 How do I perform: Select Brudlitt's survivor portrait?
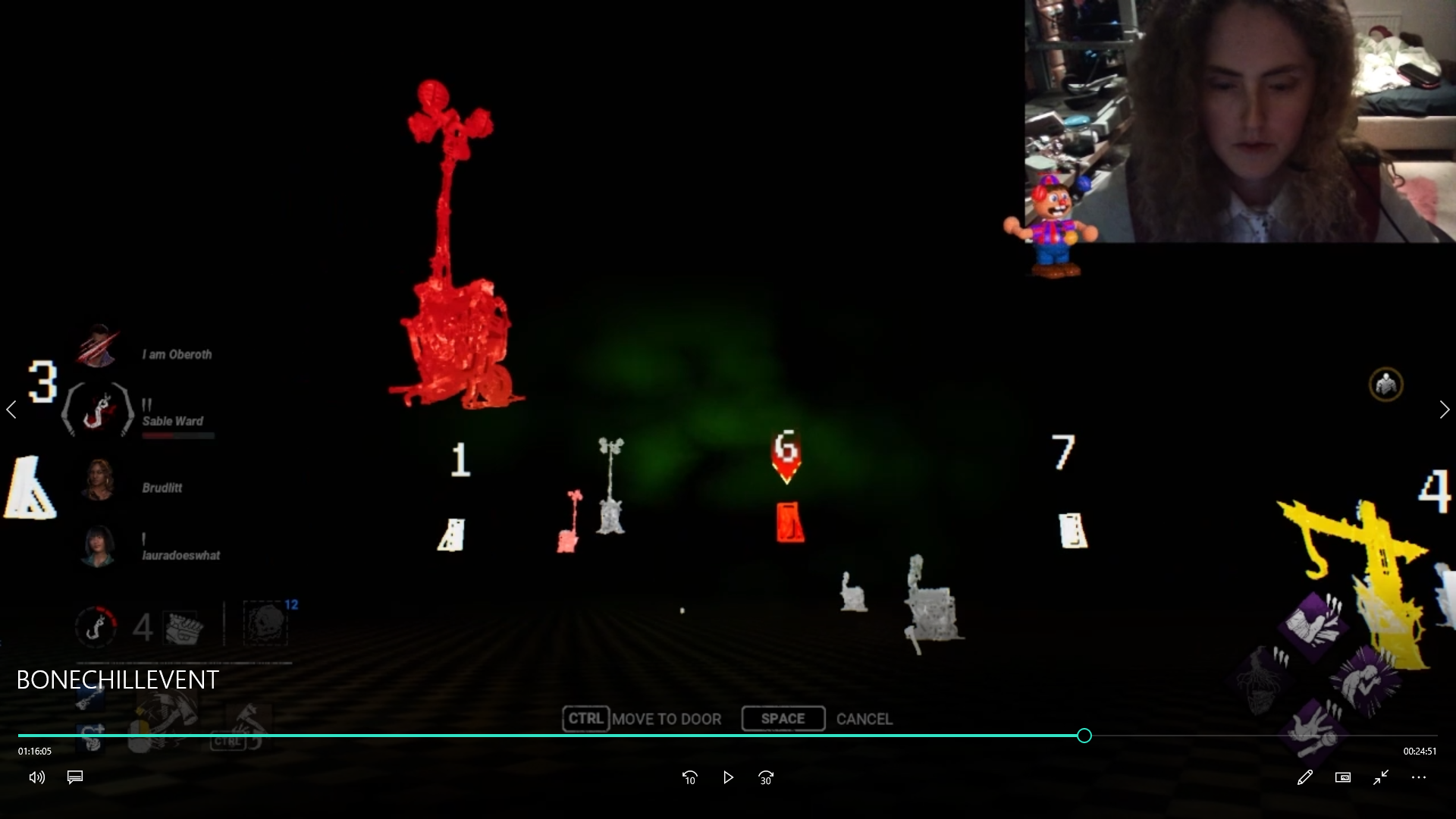99,480
